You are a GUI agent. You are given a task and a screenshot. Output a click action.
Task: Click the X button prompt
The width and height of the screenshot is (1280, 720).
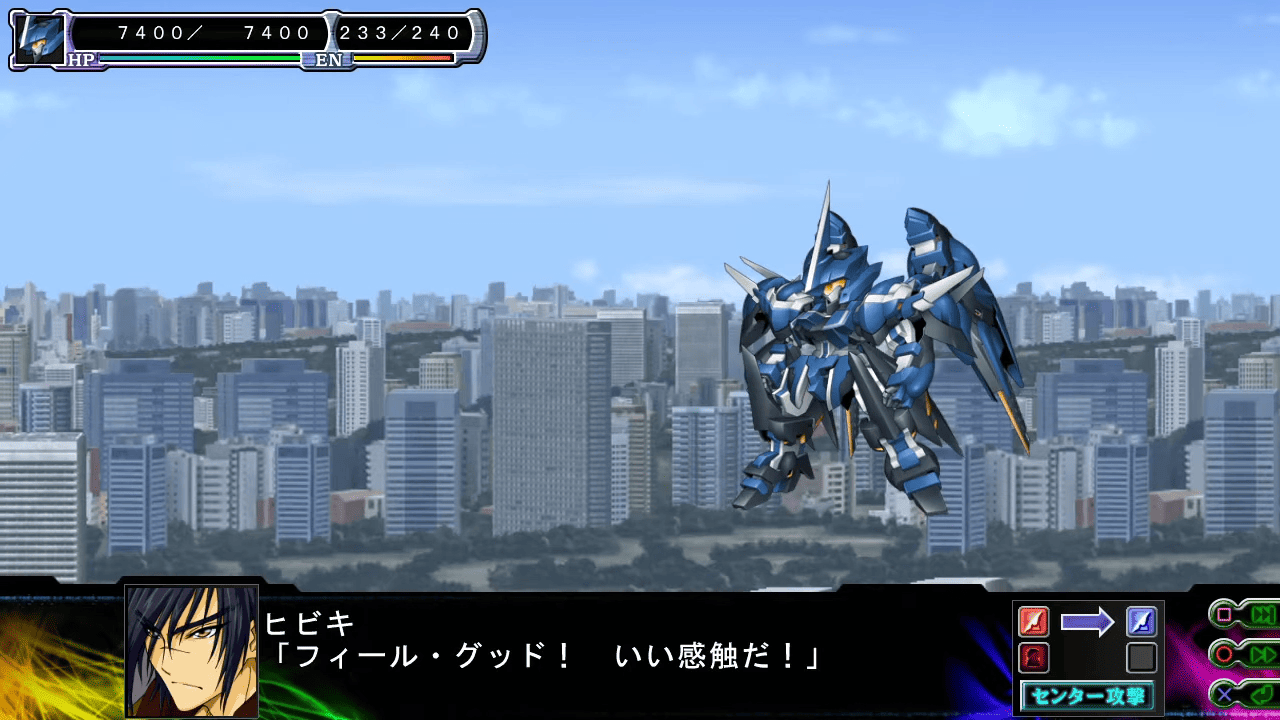tap(1224, 694)
